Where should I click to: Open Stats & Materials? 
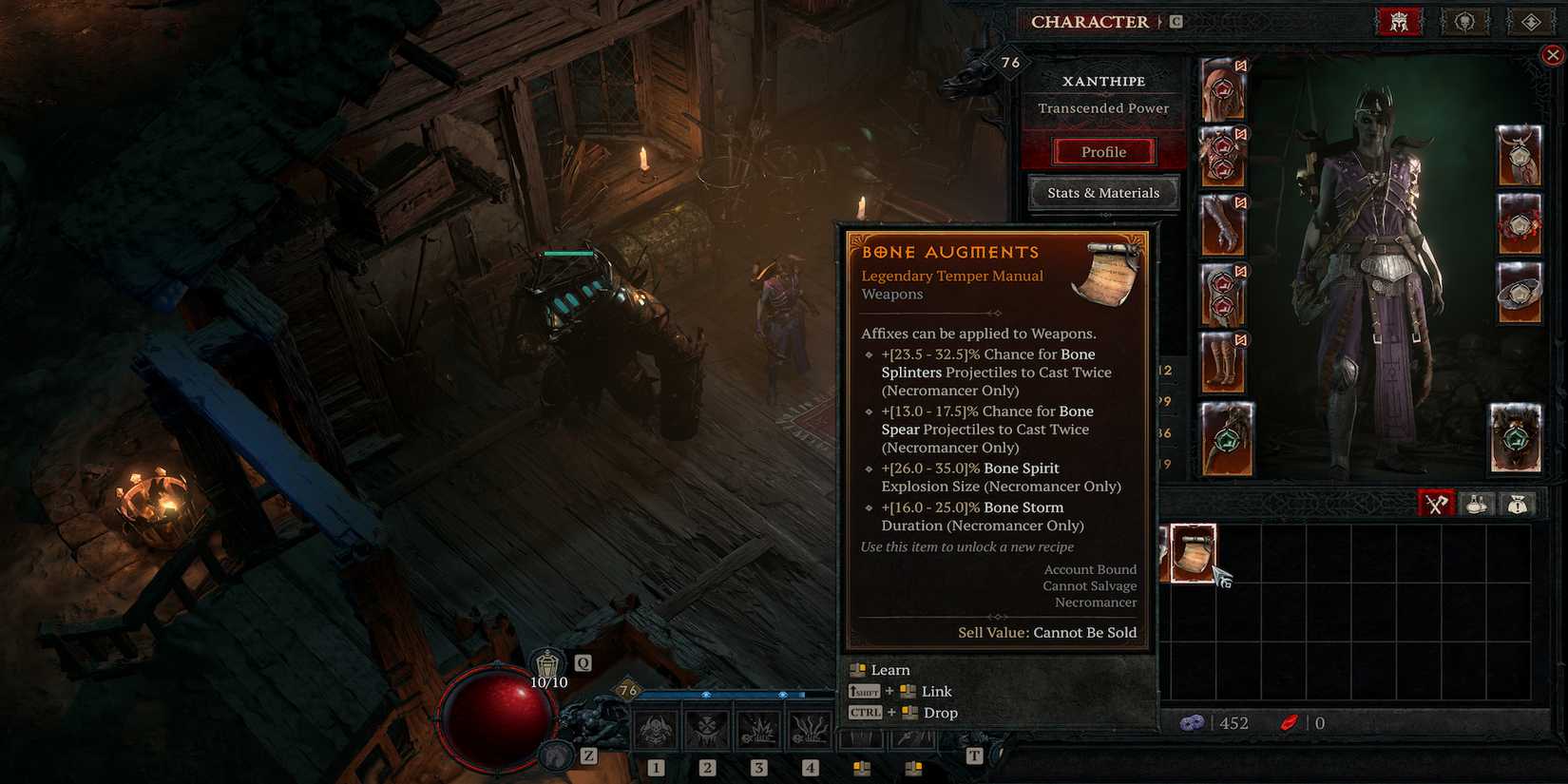(1103, 192)
